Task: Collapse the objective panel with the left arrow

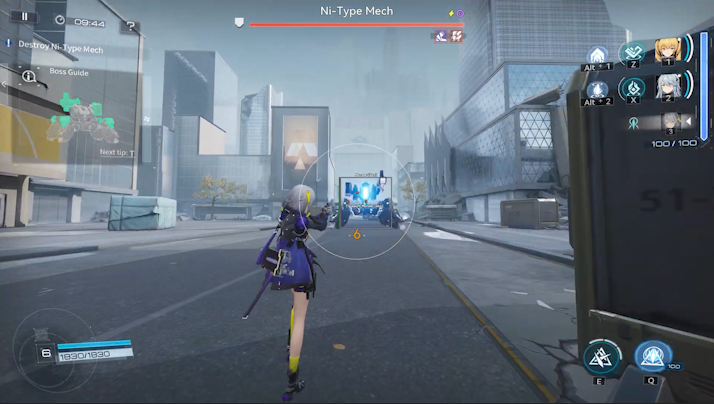Action: tap(7, 86)
